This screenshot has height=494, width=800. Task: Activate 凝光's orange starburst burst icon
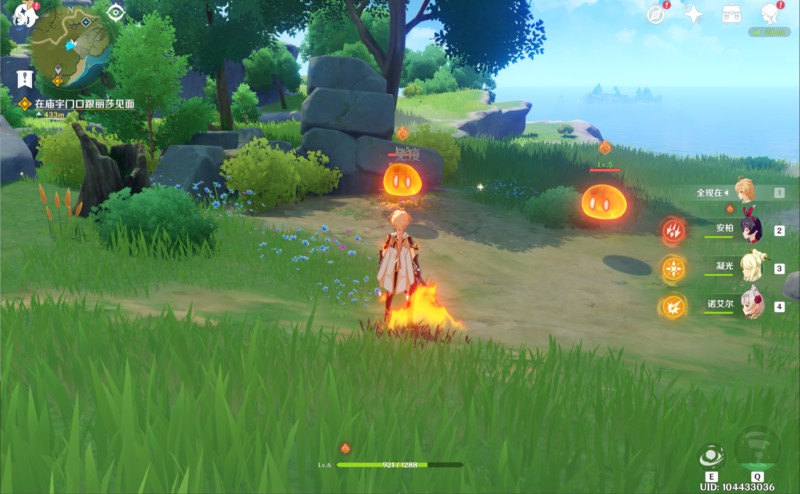673,269
